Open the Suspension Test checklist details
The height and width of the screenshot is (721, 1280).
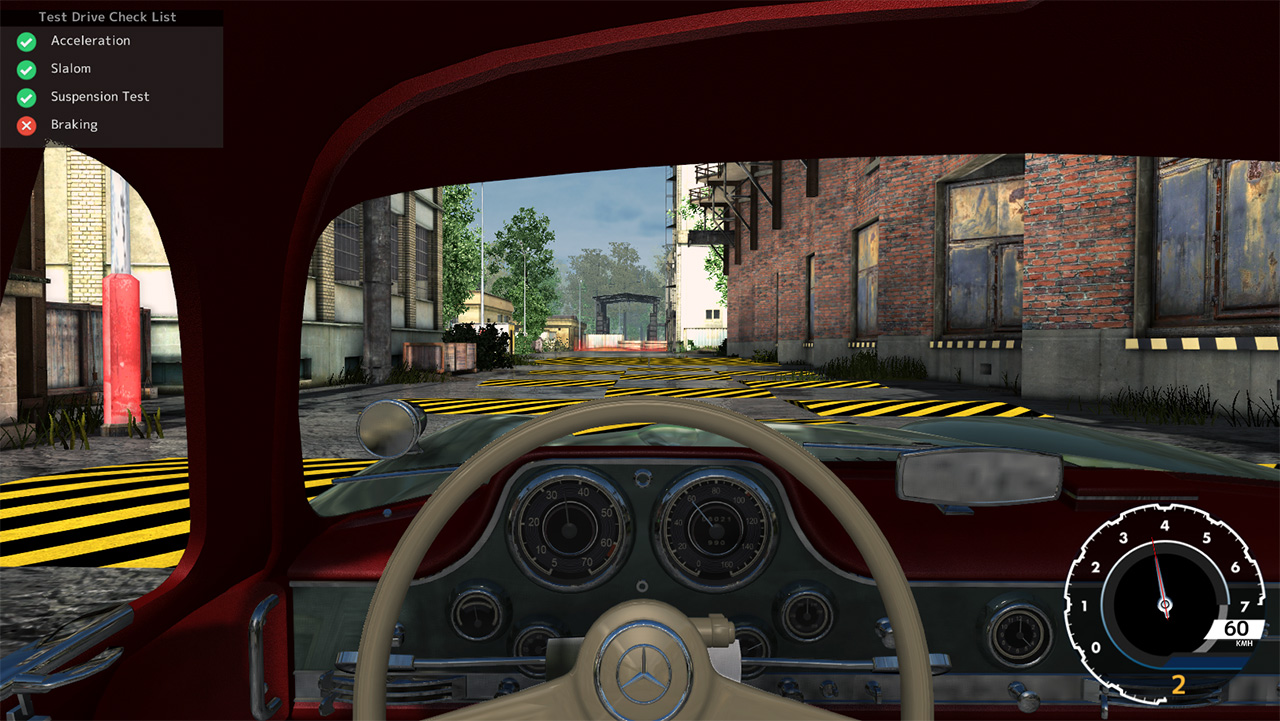[100, 96]
